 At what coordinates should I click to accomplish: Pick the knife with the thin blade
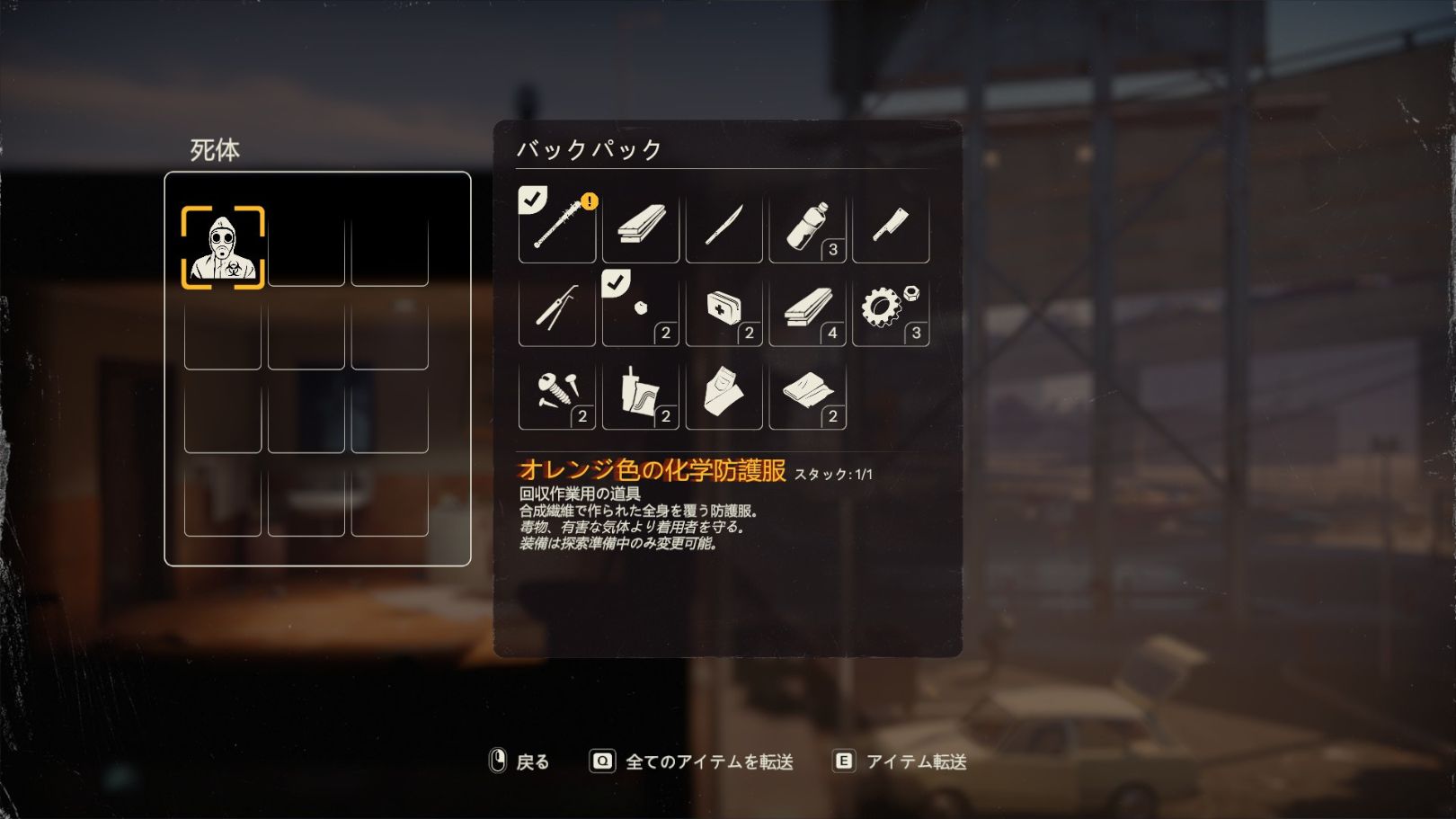[x=724, y=225]
